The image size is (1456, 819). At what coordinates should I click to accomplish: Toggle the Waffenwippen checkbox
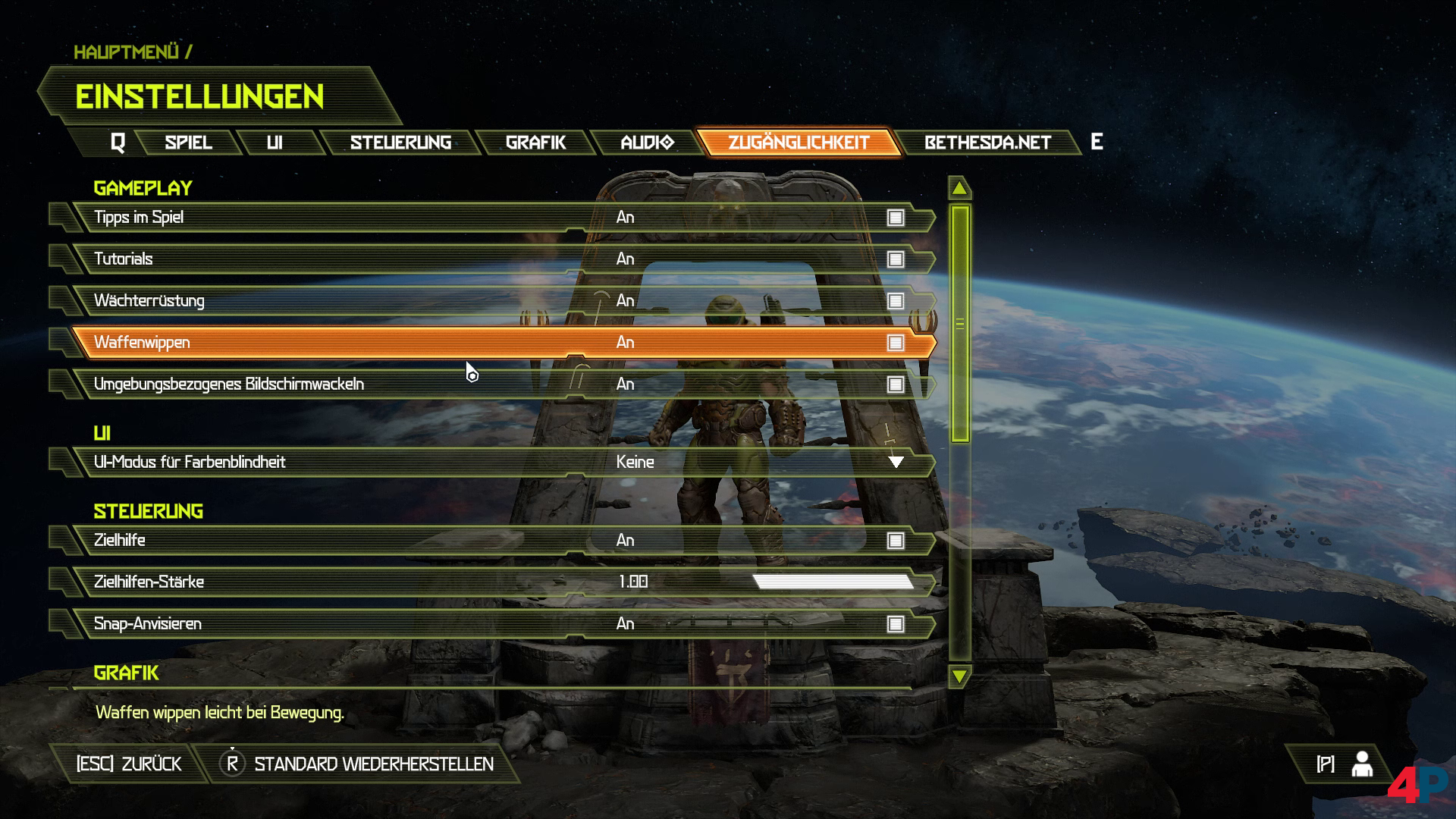coord(896,344)
